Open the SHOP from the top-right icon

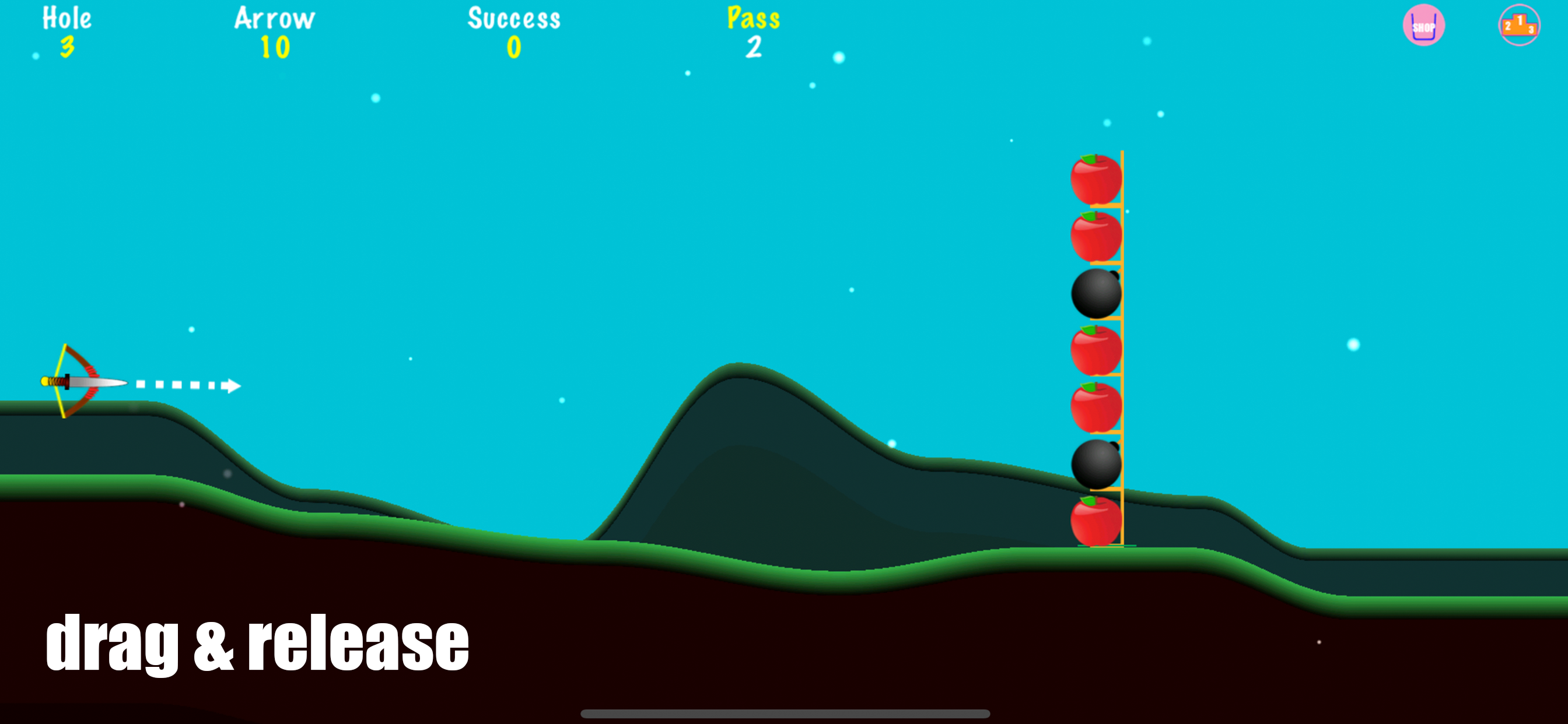coord(1423,26)
